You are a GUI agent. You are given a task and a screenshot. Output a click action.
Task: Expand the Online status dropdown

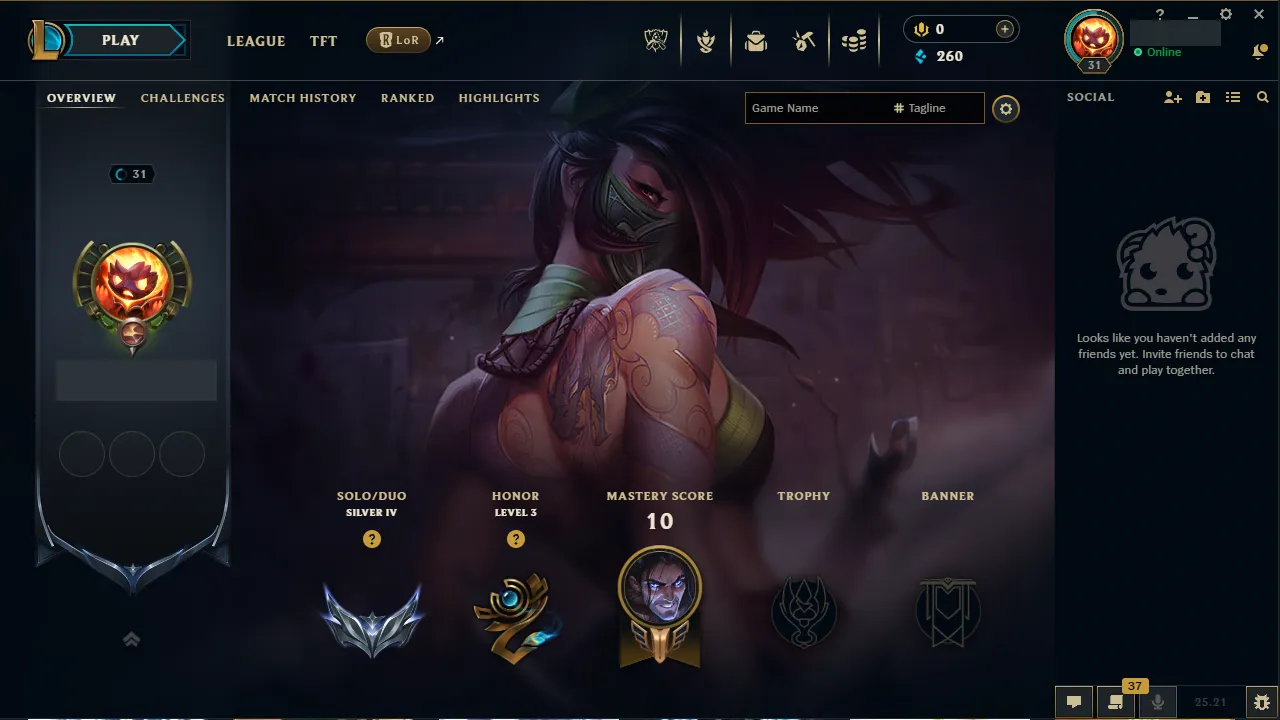(x=1160, y=52)
